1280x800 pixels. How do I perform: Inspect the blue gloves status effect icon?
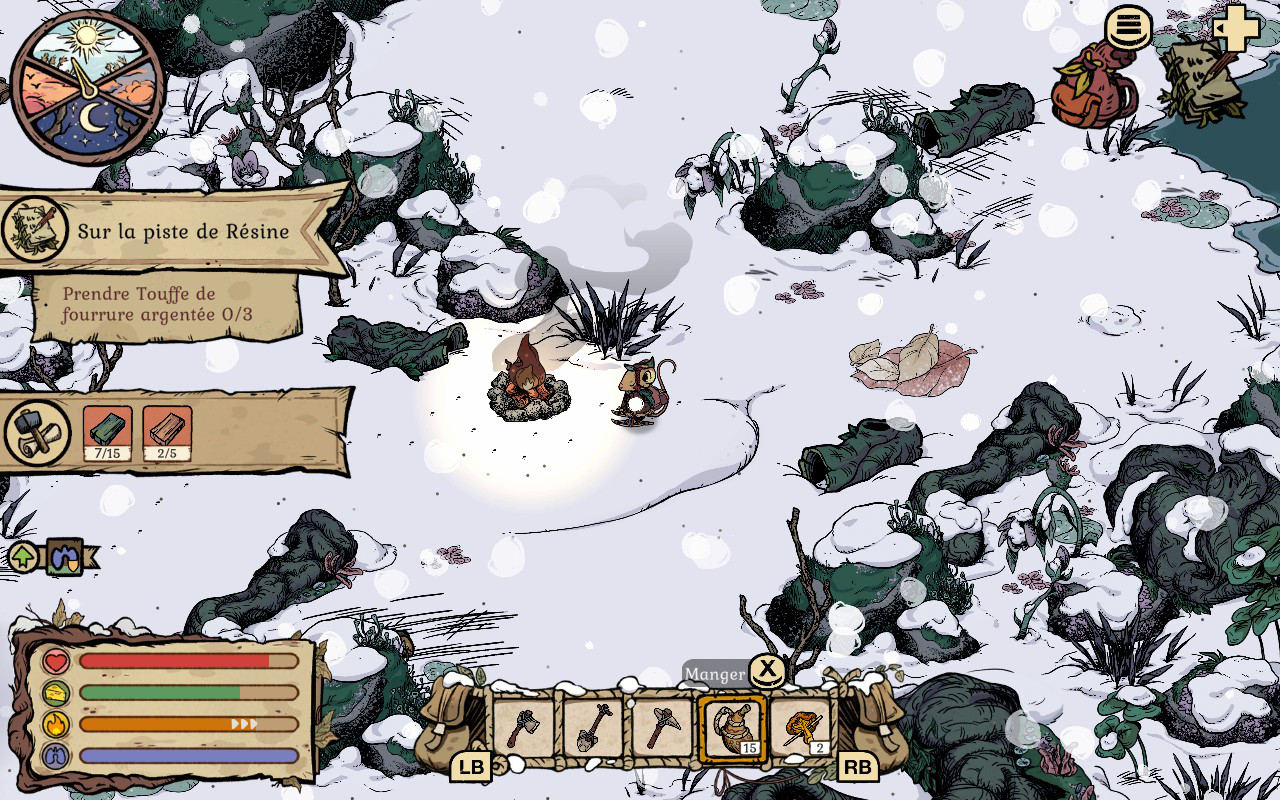point(64,556)
